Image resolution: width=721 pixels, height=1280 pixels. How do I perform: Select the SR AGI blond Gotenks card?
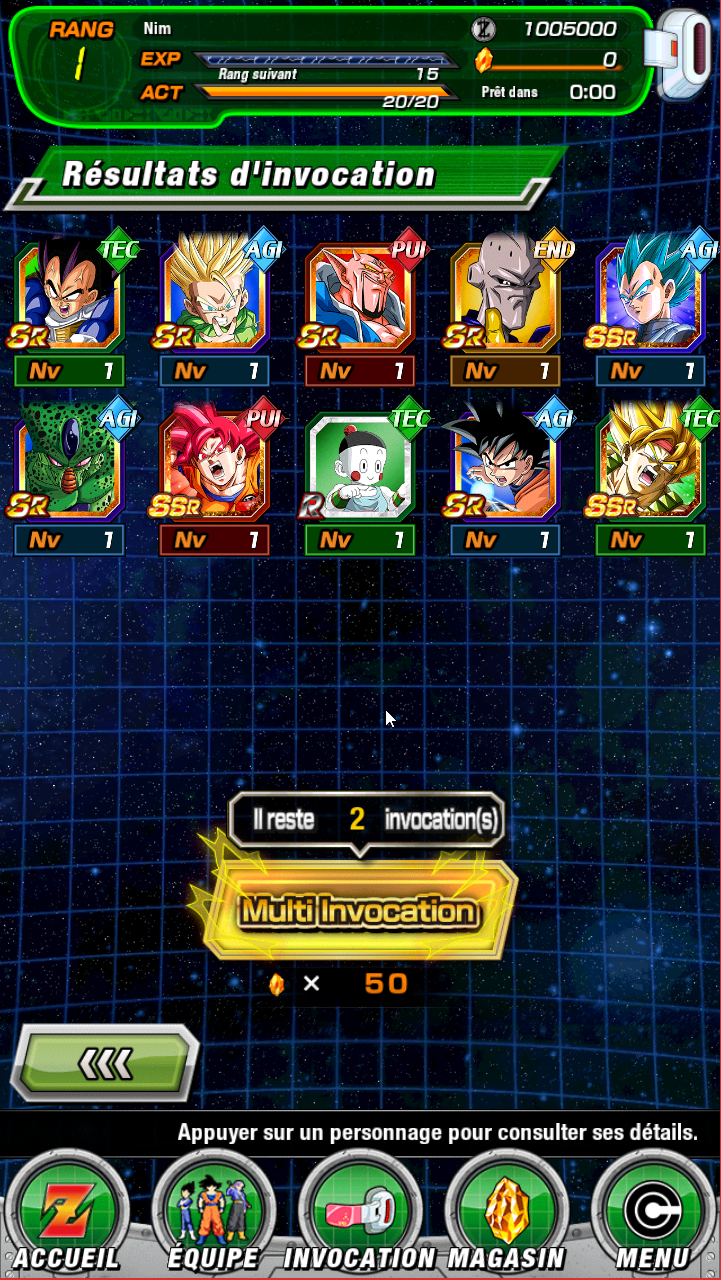(214, 297)
